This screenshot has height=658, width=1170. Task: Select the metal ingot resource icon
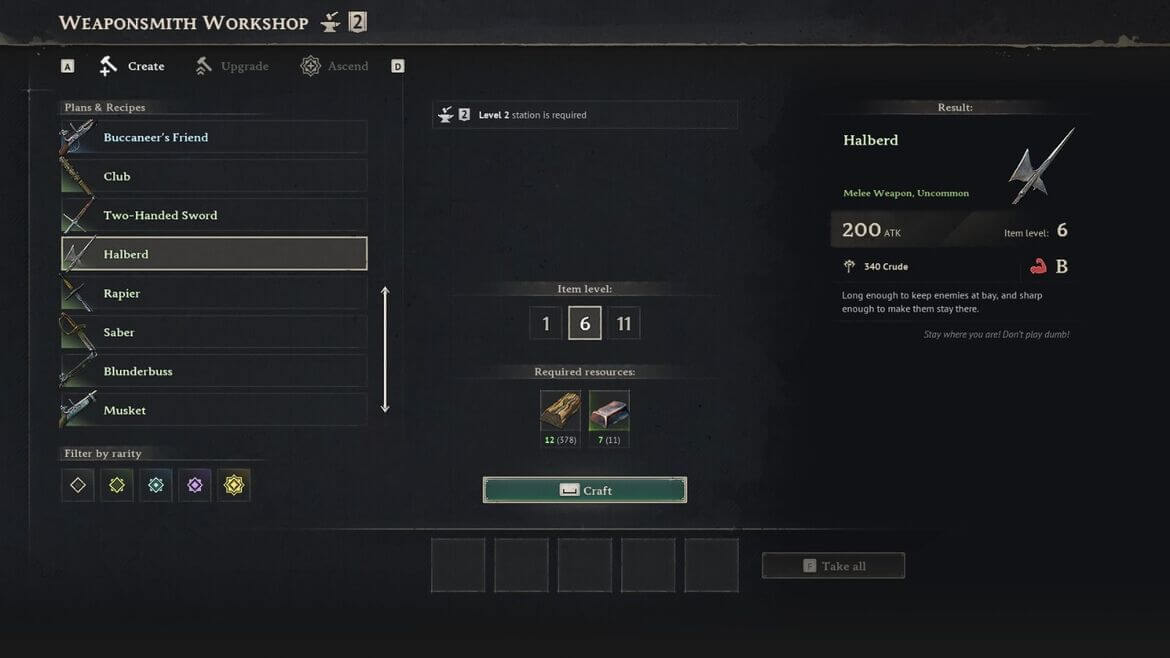click(609, 410)
